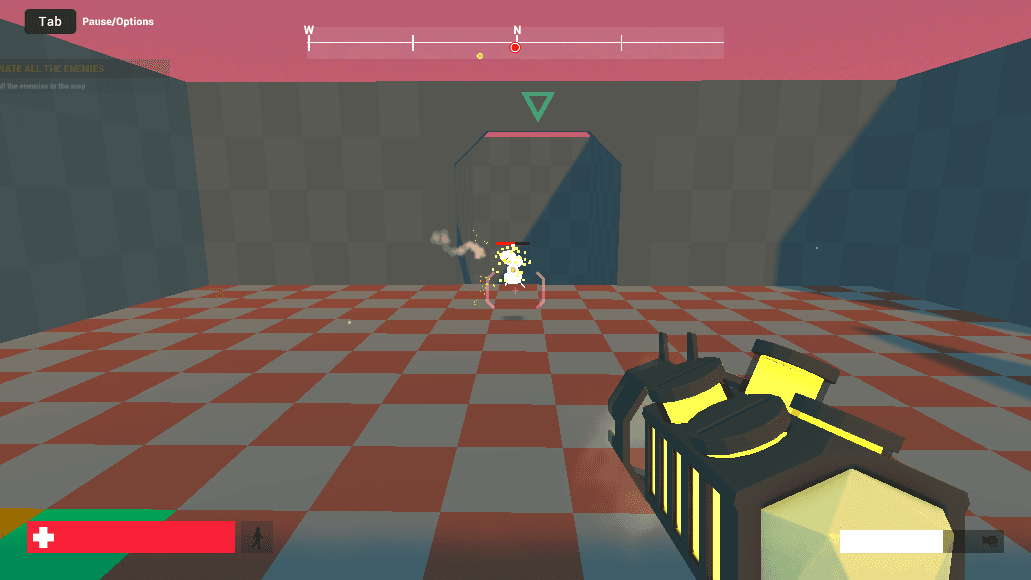
Task: Click the standing figure stance icon
Action: (x=257, y=538)
